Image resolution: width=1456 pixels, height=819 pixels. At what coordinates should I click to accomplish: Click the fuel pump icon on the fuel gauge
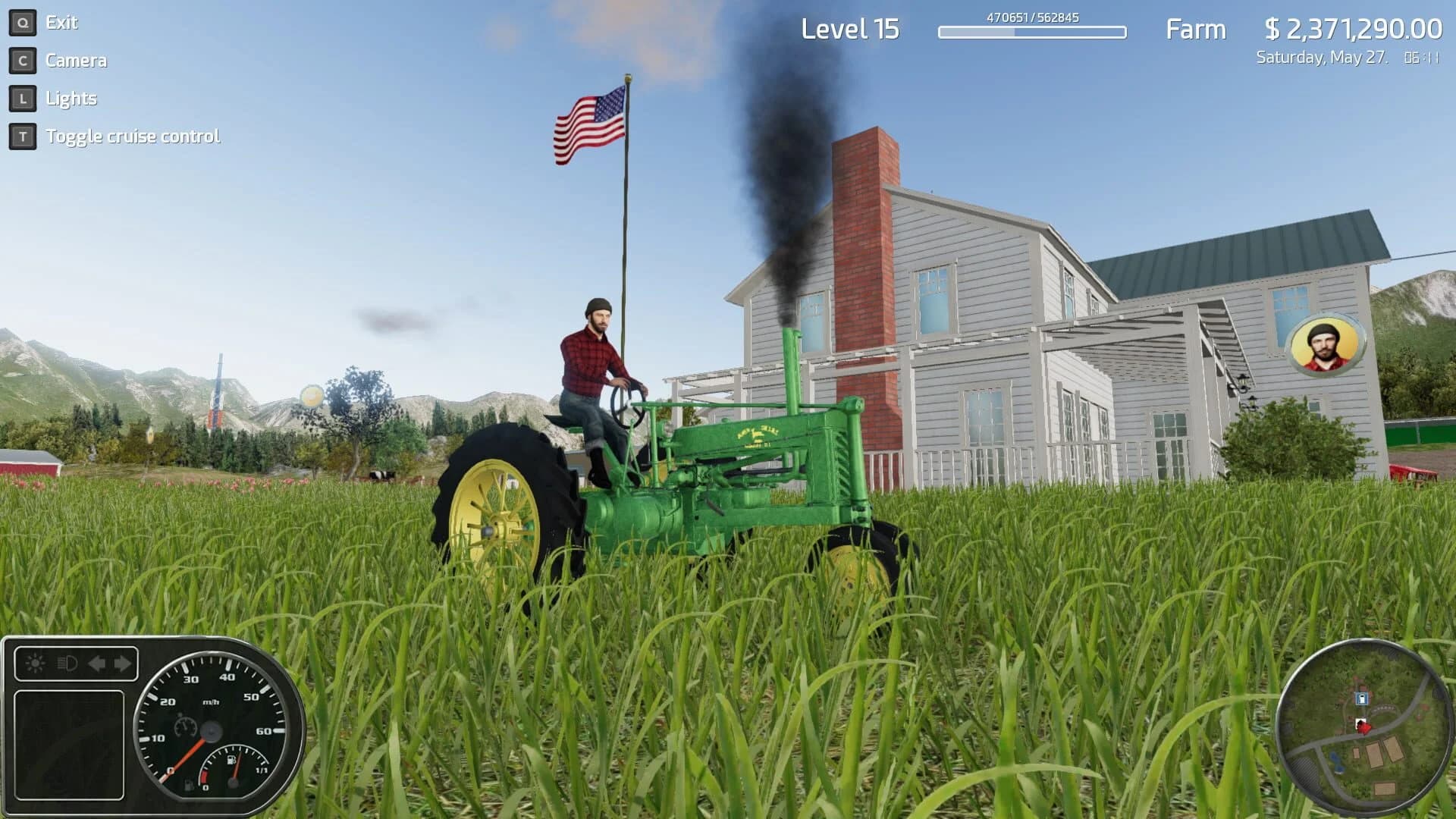[x=232, y=760]
